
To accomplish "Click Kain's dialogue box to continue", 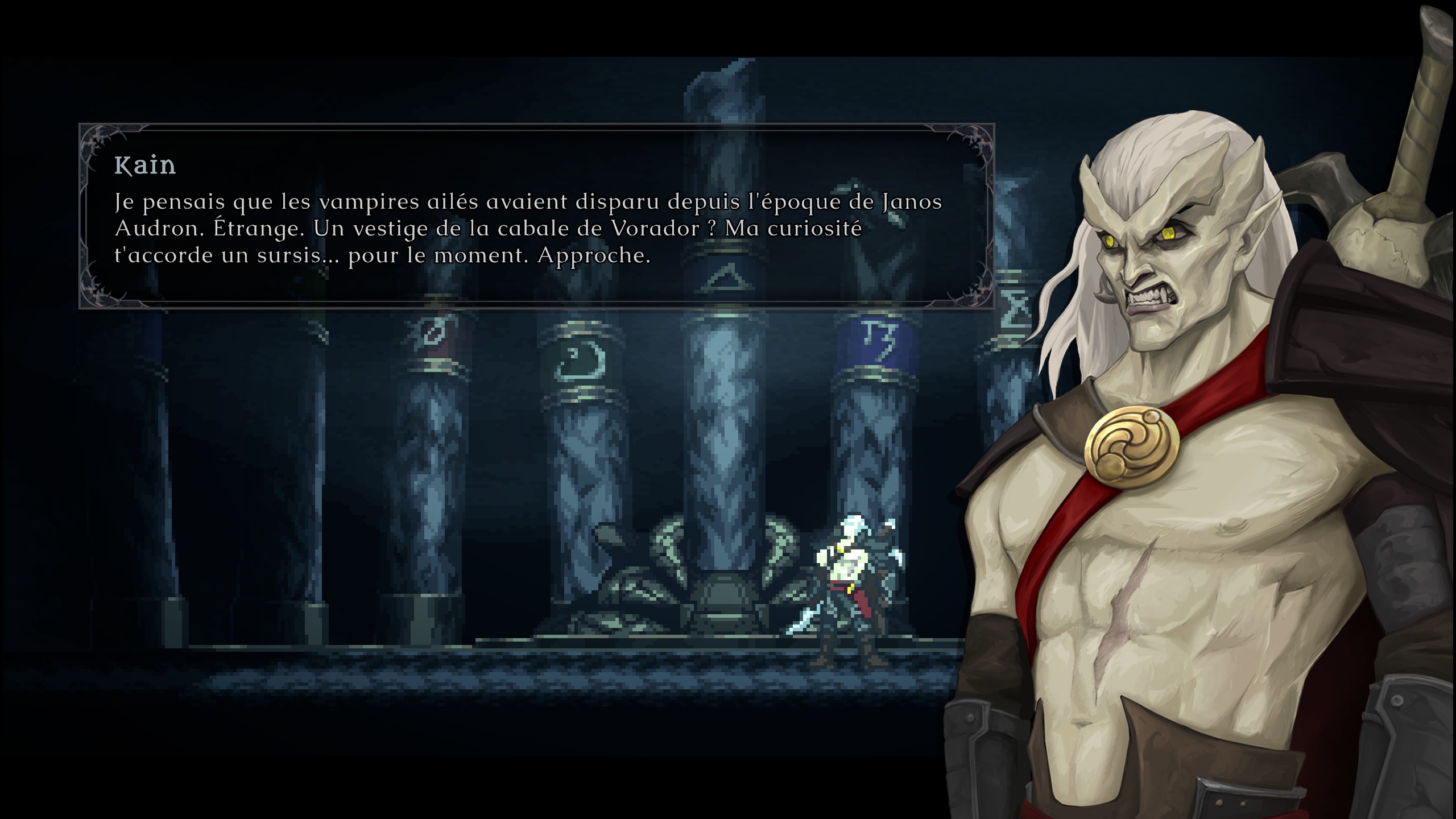I will tap(536, 216).
